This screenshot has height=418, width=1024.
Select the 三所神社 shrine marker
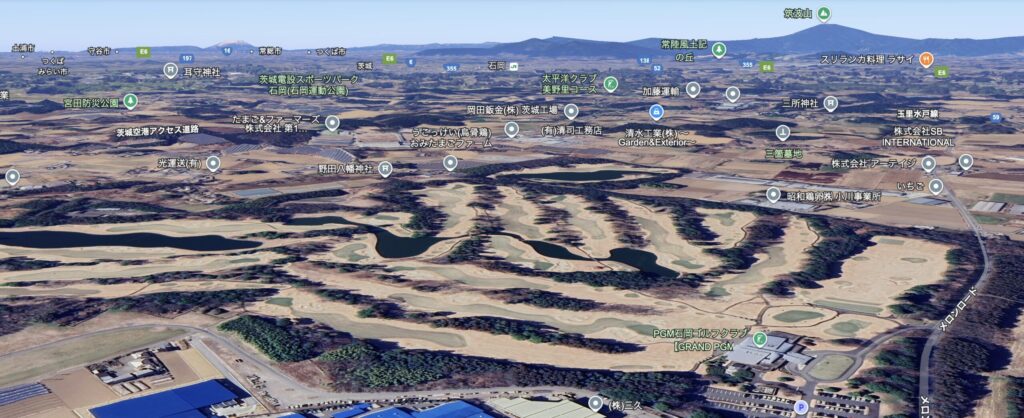pyautogui.click(x=830, y=102)
